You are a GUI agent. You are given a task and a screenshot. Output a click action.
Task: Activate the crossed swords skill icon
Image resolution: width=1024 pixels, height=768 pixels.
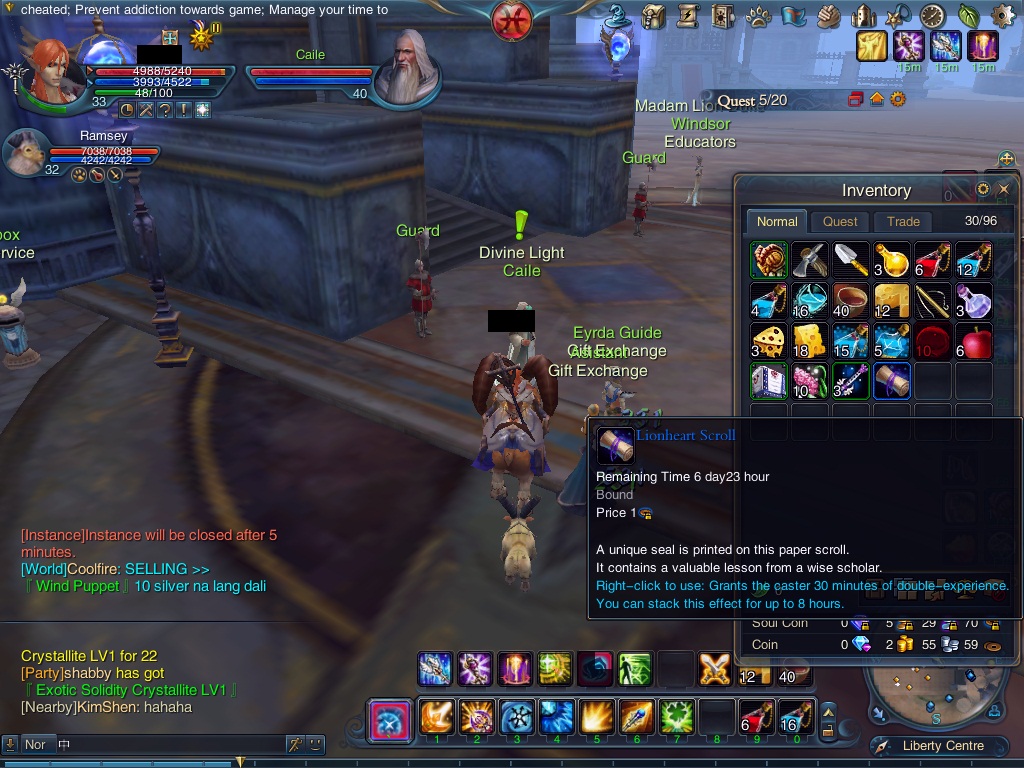coord(715,669)
